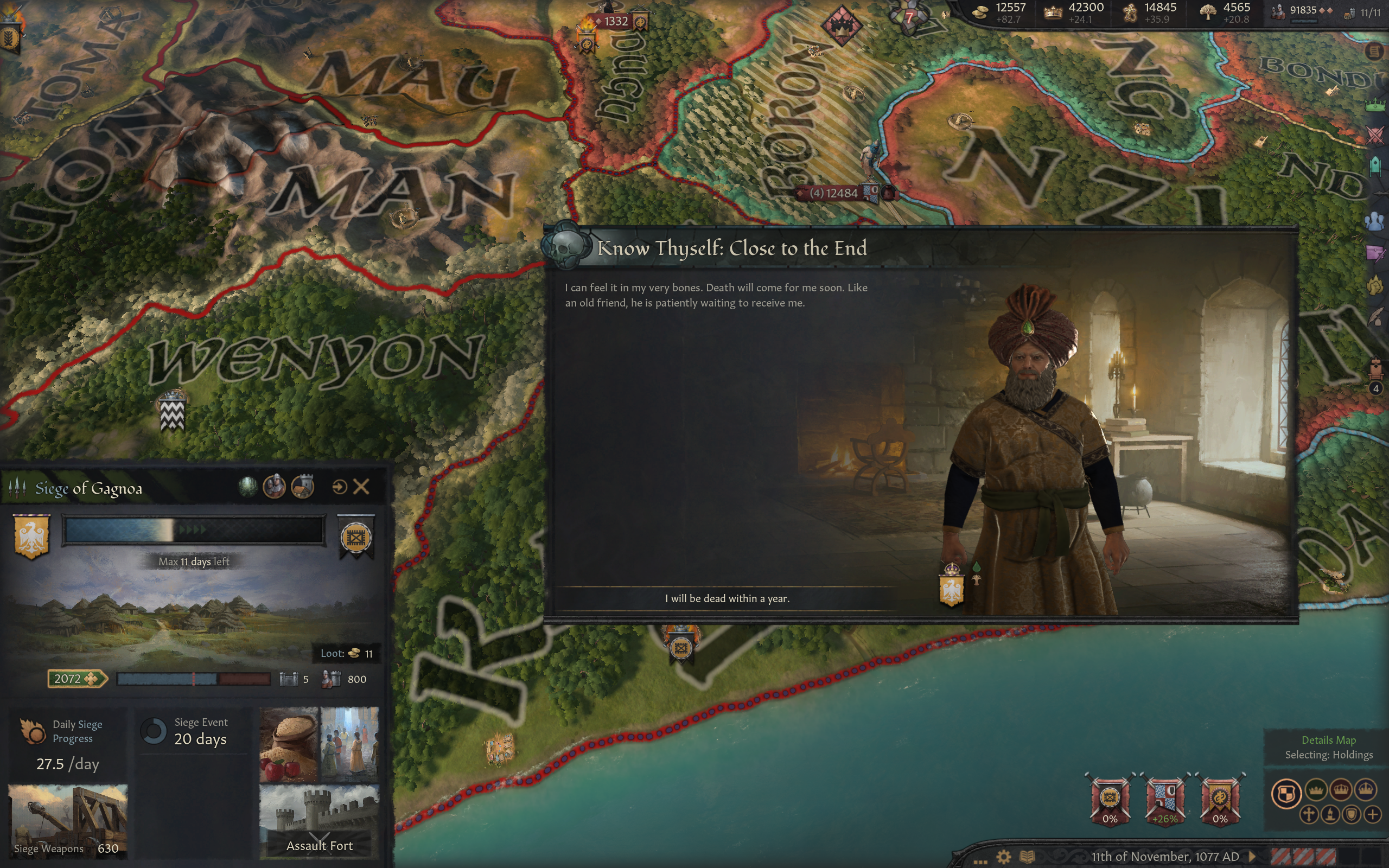The width and height of the screenshot is (1389, 868).
Task: Open the settings gear menu
Action: (1003, 857)
